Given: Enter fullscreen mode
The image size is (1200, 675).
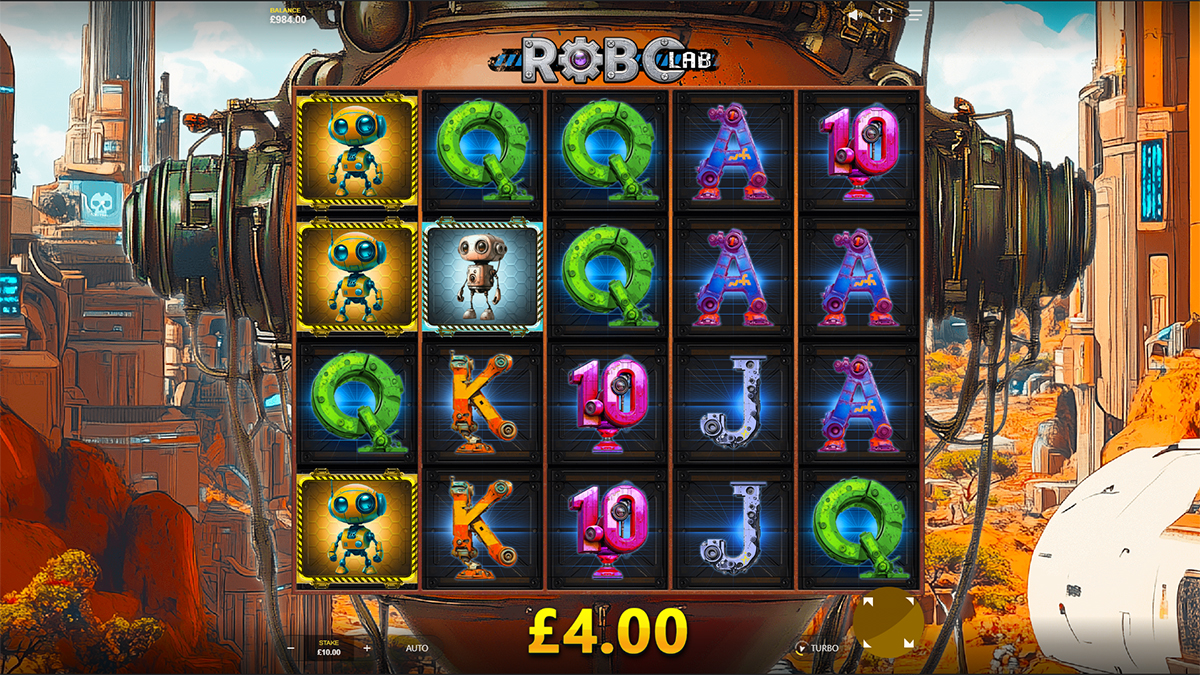Looking at the screenshot, I should pyautogui.click(x=884, y=15).
